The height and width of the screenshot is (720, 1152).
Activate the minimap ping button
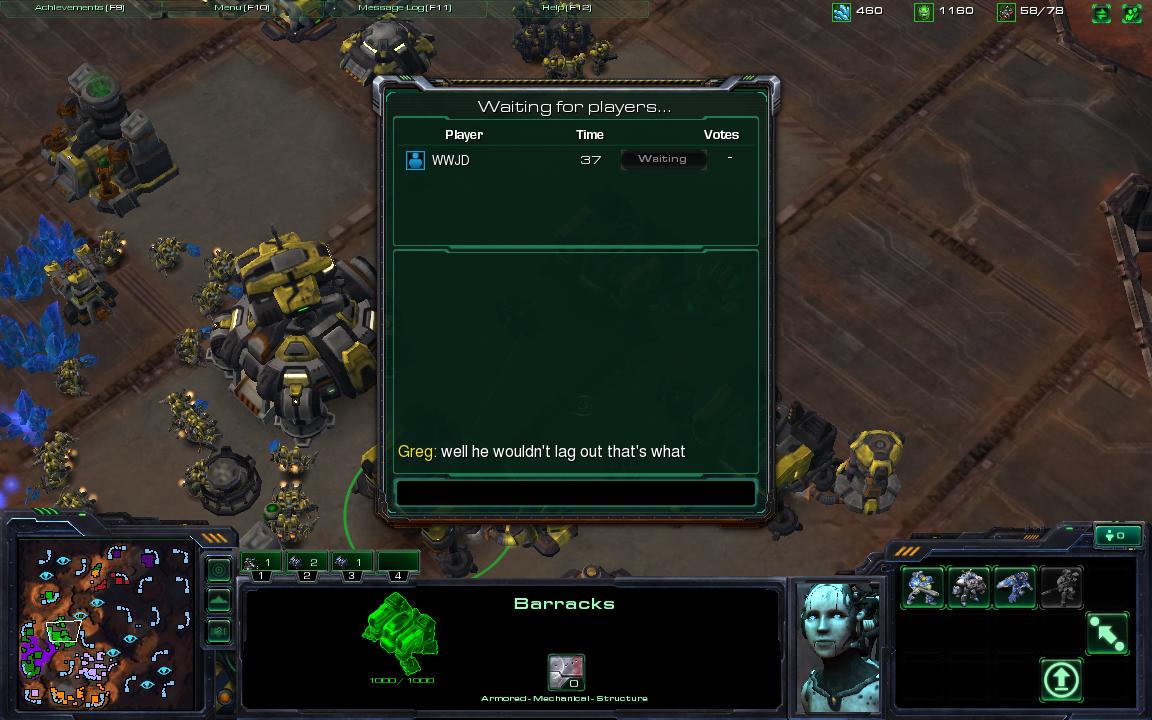tap(219, 570)
